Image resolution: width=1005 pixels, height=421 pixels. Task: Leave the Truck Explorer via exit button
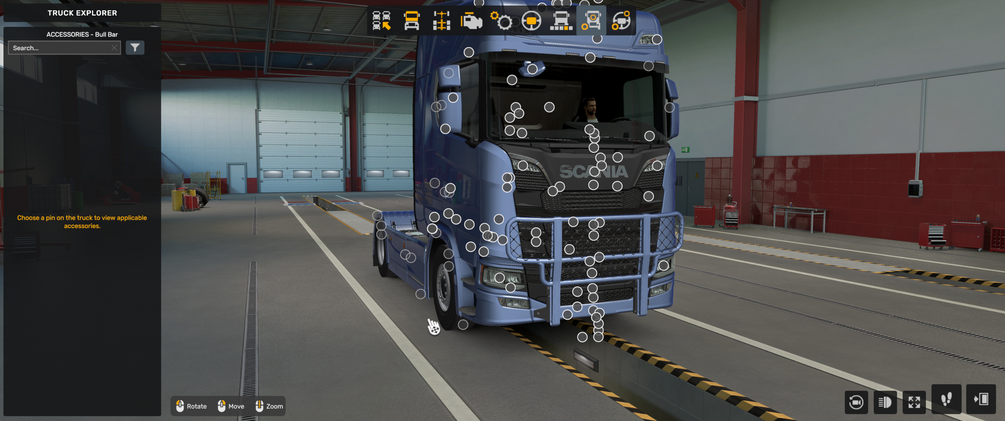pyautogui.click(x=981, y=400)
